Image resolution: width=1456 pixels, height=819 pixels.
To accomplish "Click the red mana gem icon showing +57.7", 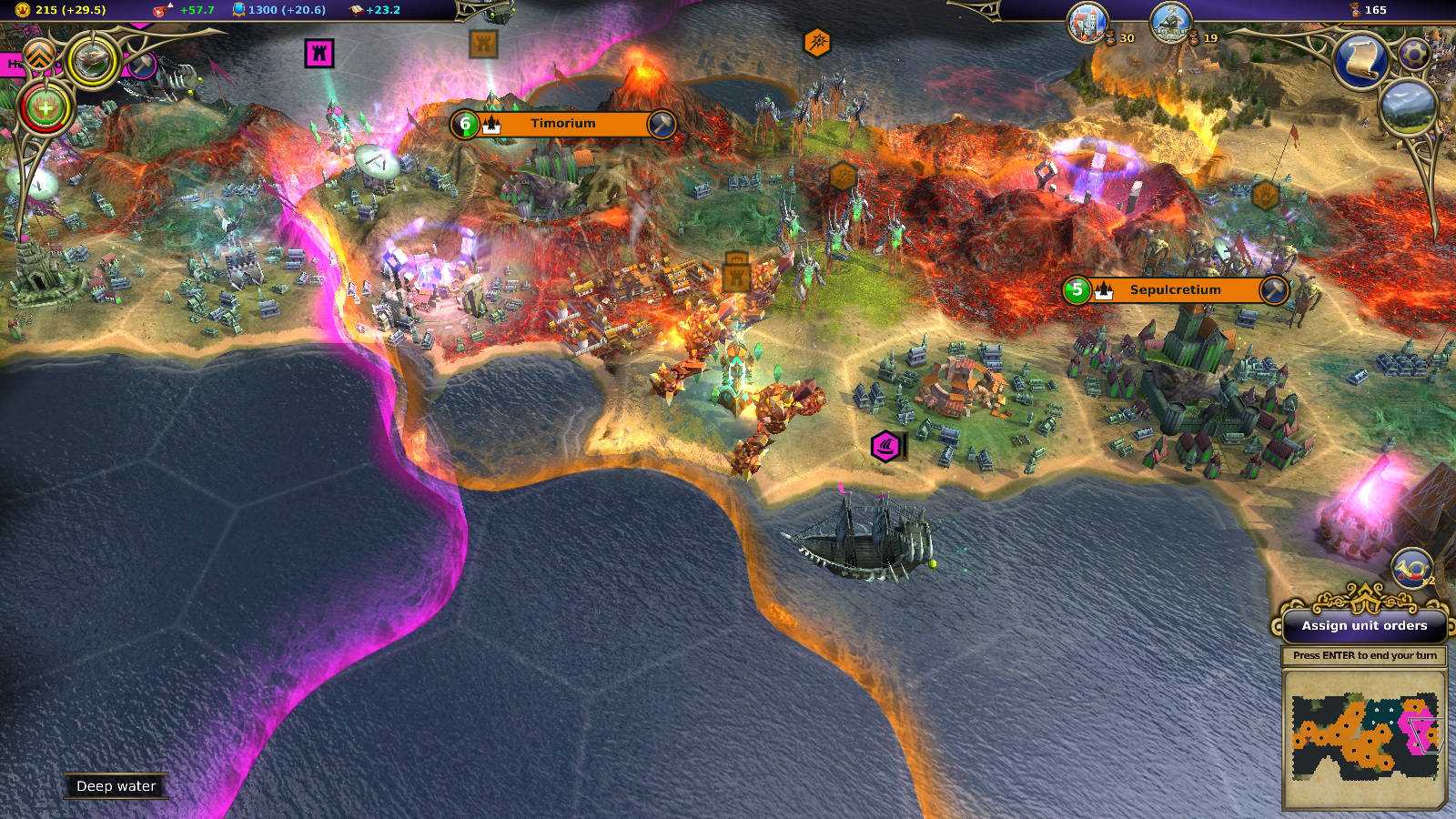I will [x=160, y=11].
